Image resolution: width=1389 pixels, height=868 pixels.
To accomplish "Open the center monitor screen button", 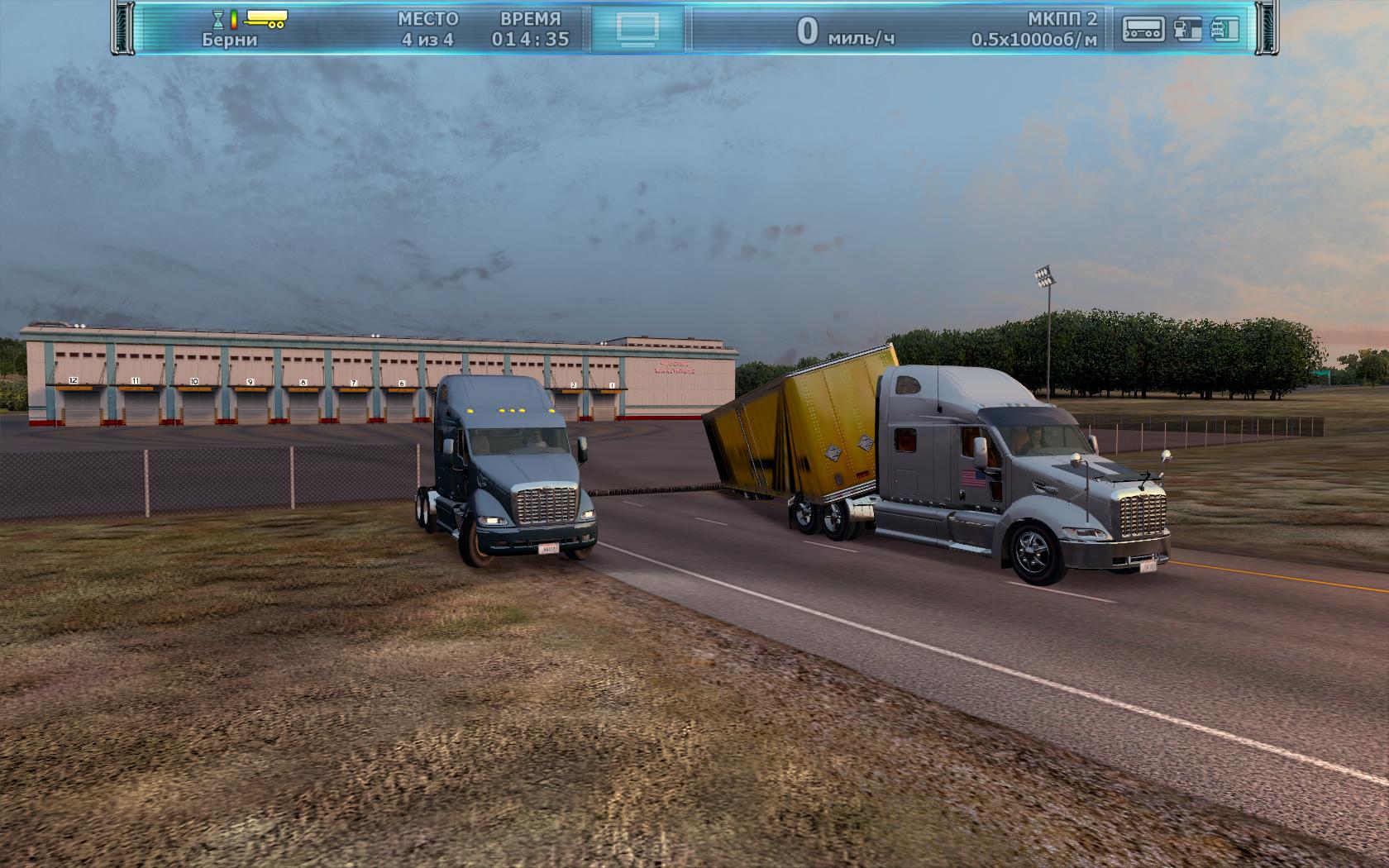I will click(637, 29).
